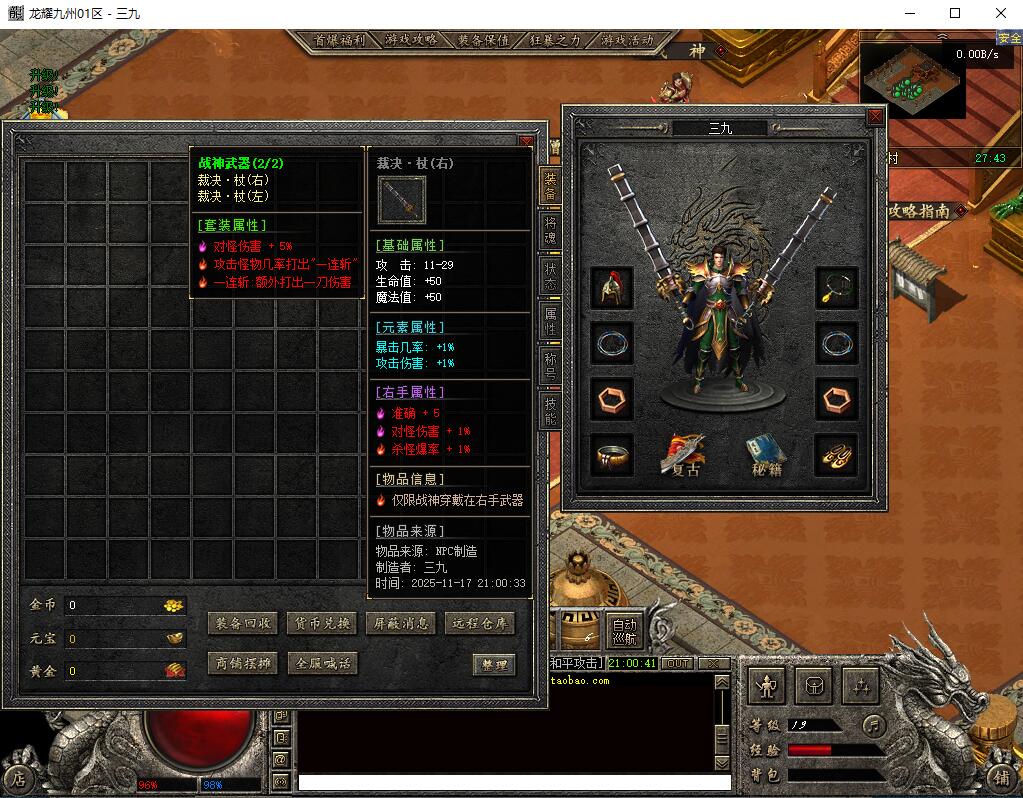Switch to the 属性 attributes tab

tap(550, 320)
